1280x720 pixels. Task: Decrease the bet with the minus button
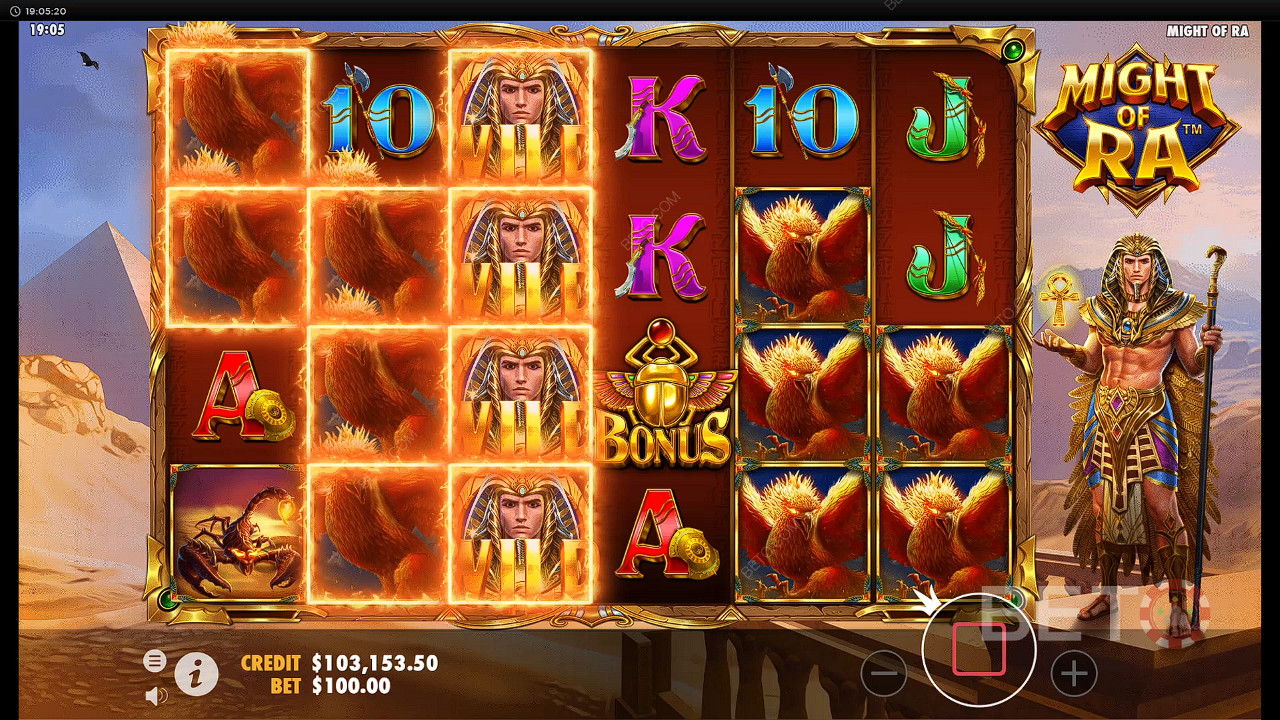884,674
